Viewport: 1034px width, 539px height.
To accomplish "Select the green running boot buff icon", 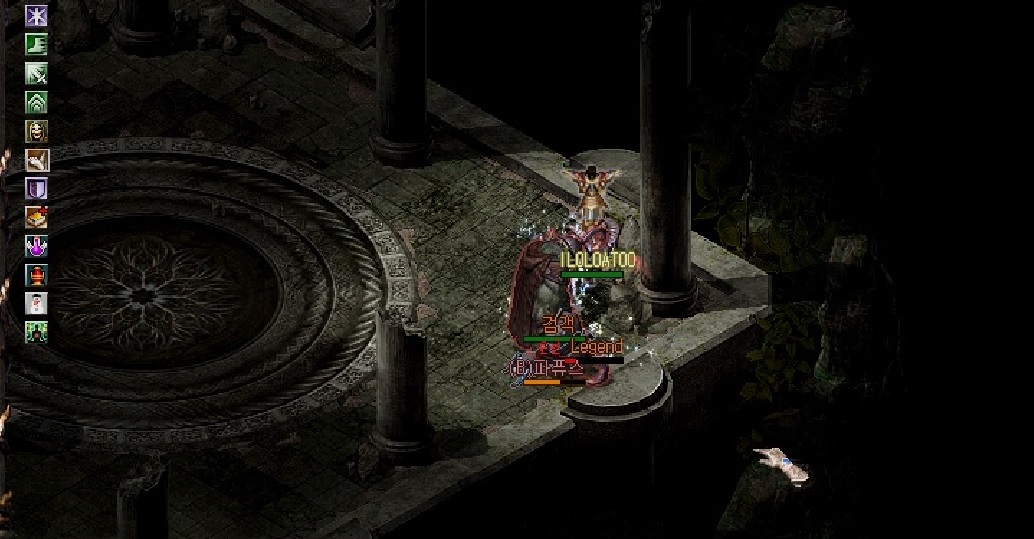I will tap(37, 45).
